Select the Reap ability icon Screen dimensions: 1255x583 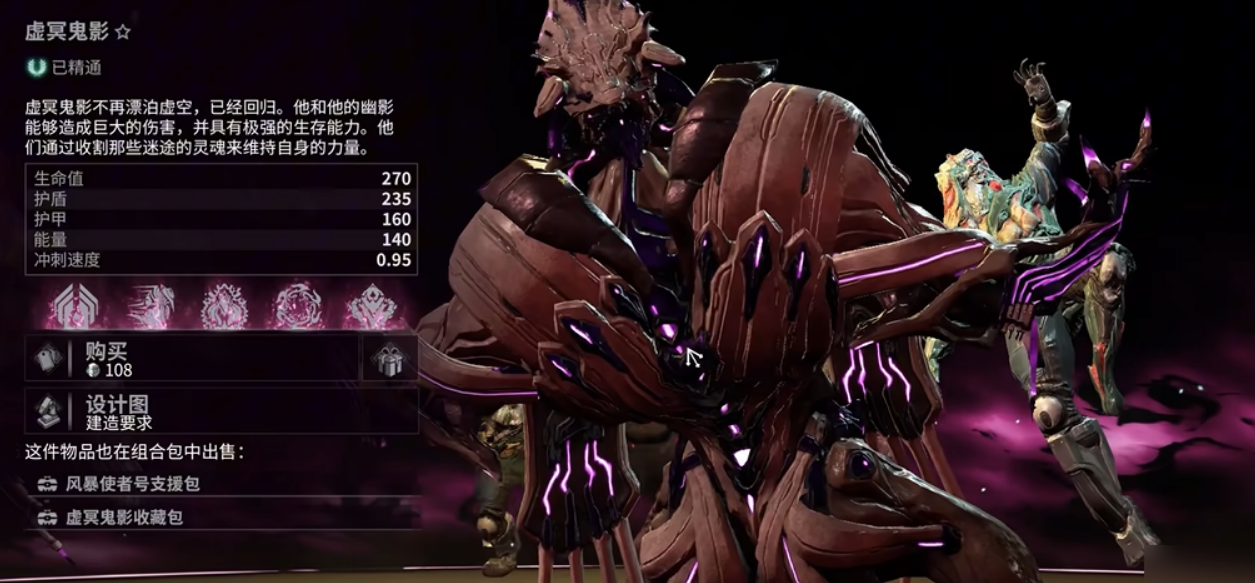(x=150, y=305)
